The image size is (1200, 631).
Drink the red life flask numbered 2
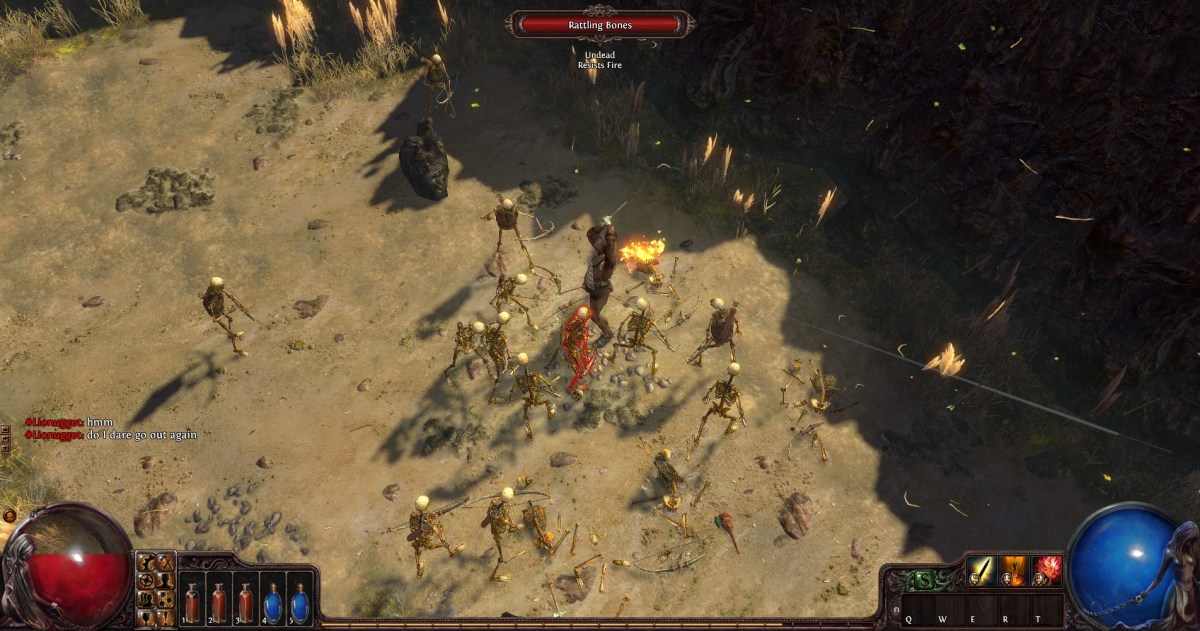click(x=218, y=602)
